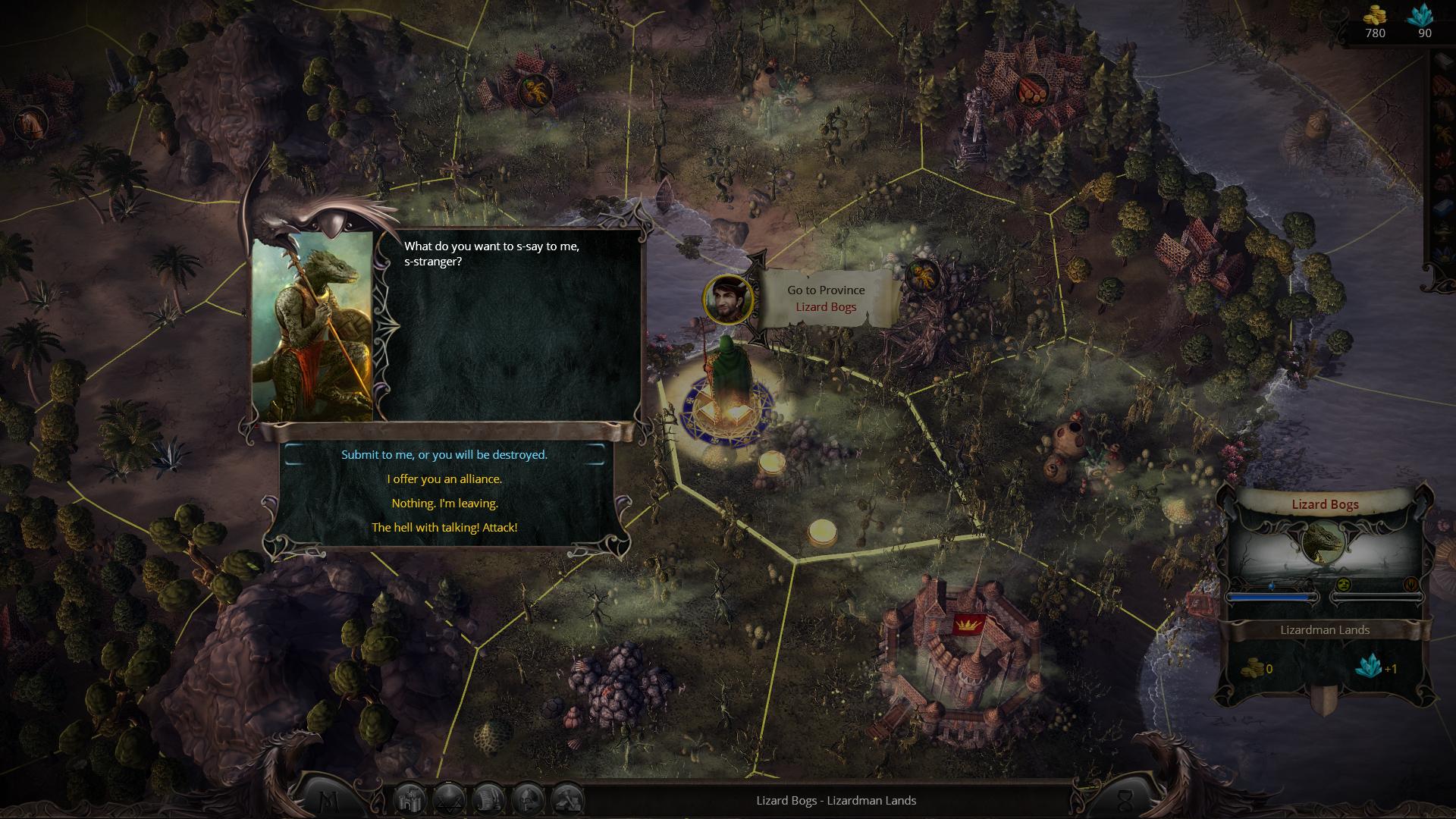Pick "Nothing. I'm leaving." dialogue option
The image size is (1456, 819).
(x=444, y=504)
